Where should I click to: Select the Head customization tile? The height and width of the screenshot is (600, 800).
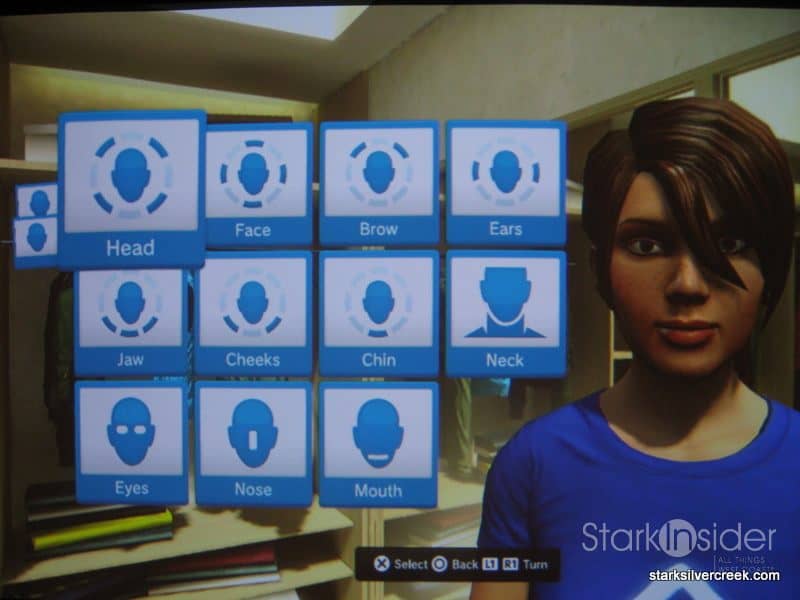[131, 188]
